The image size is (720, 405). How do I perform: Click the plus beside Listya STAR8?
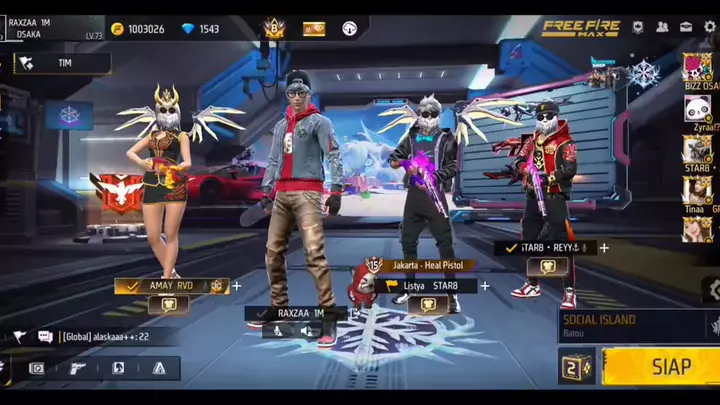click(485, 286)
